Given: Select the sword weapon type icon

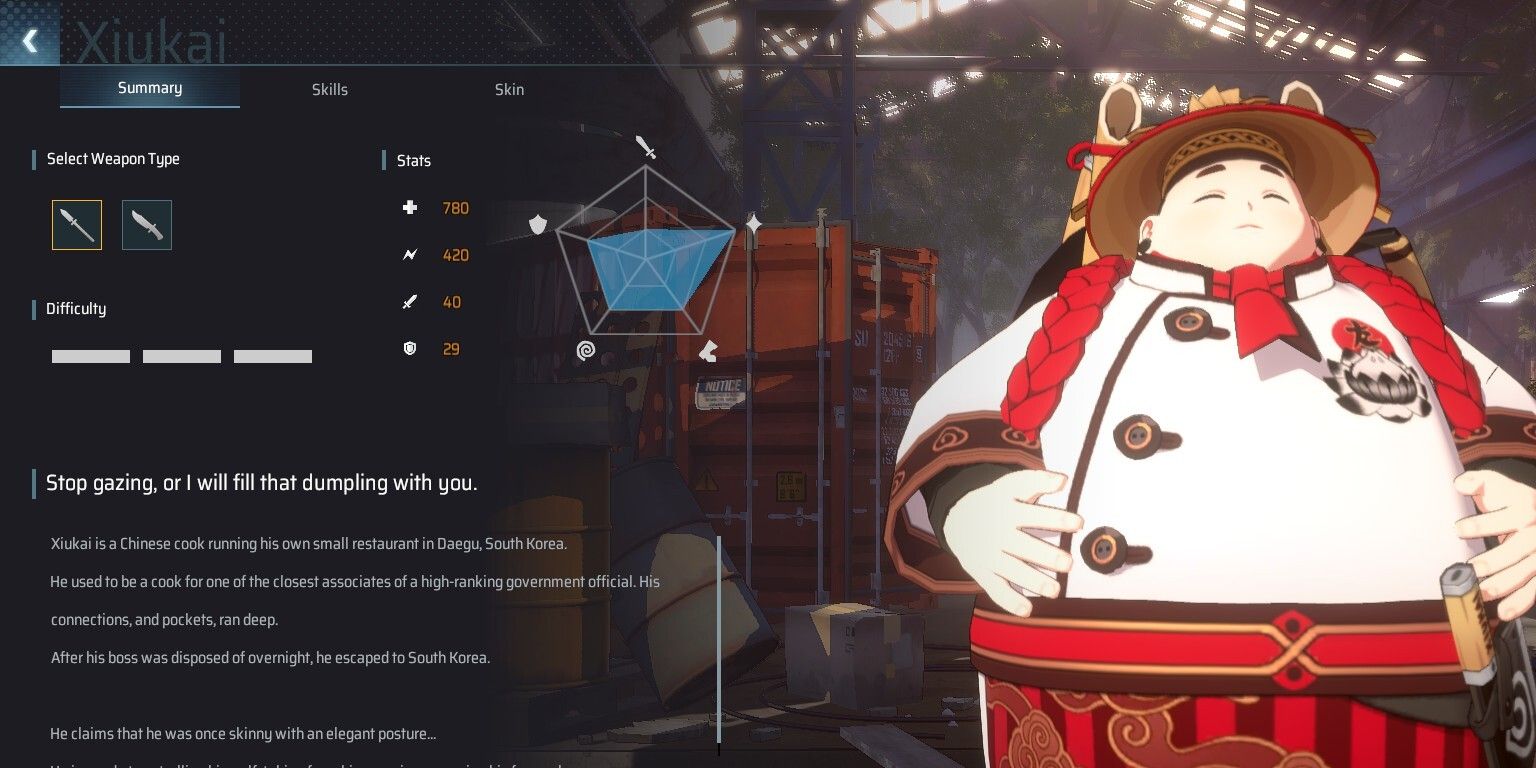Looking at the screenshot, I should click(76, 225).
